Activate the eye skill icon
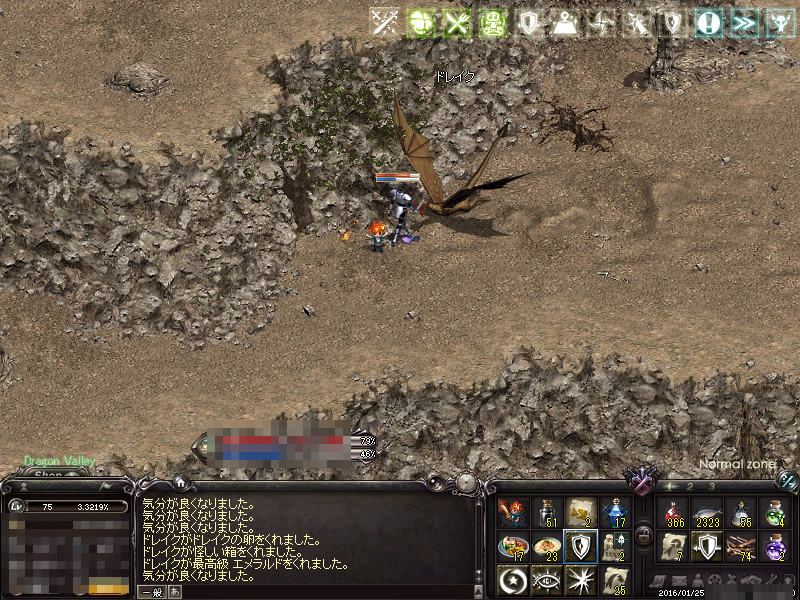 point(546,579)
